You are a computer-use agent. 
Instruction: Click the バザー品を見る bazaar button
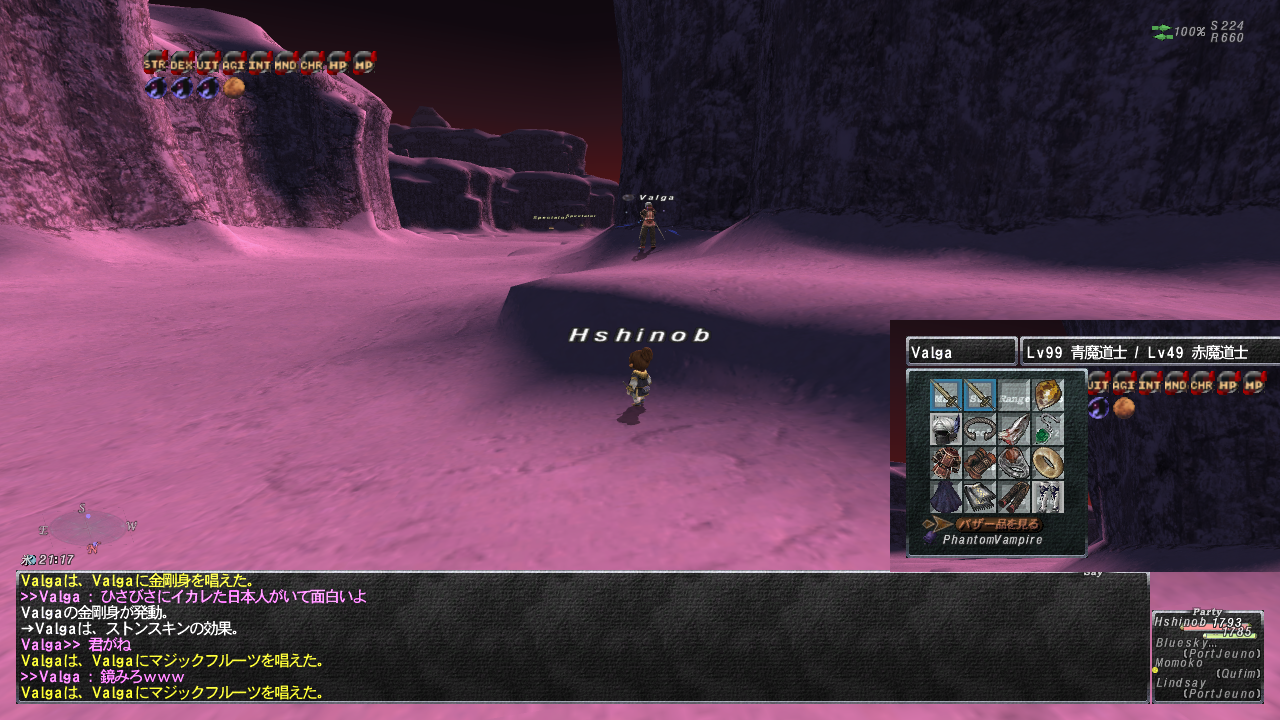pos(997,524)
